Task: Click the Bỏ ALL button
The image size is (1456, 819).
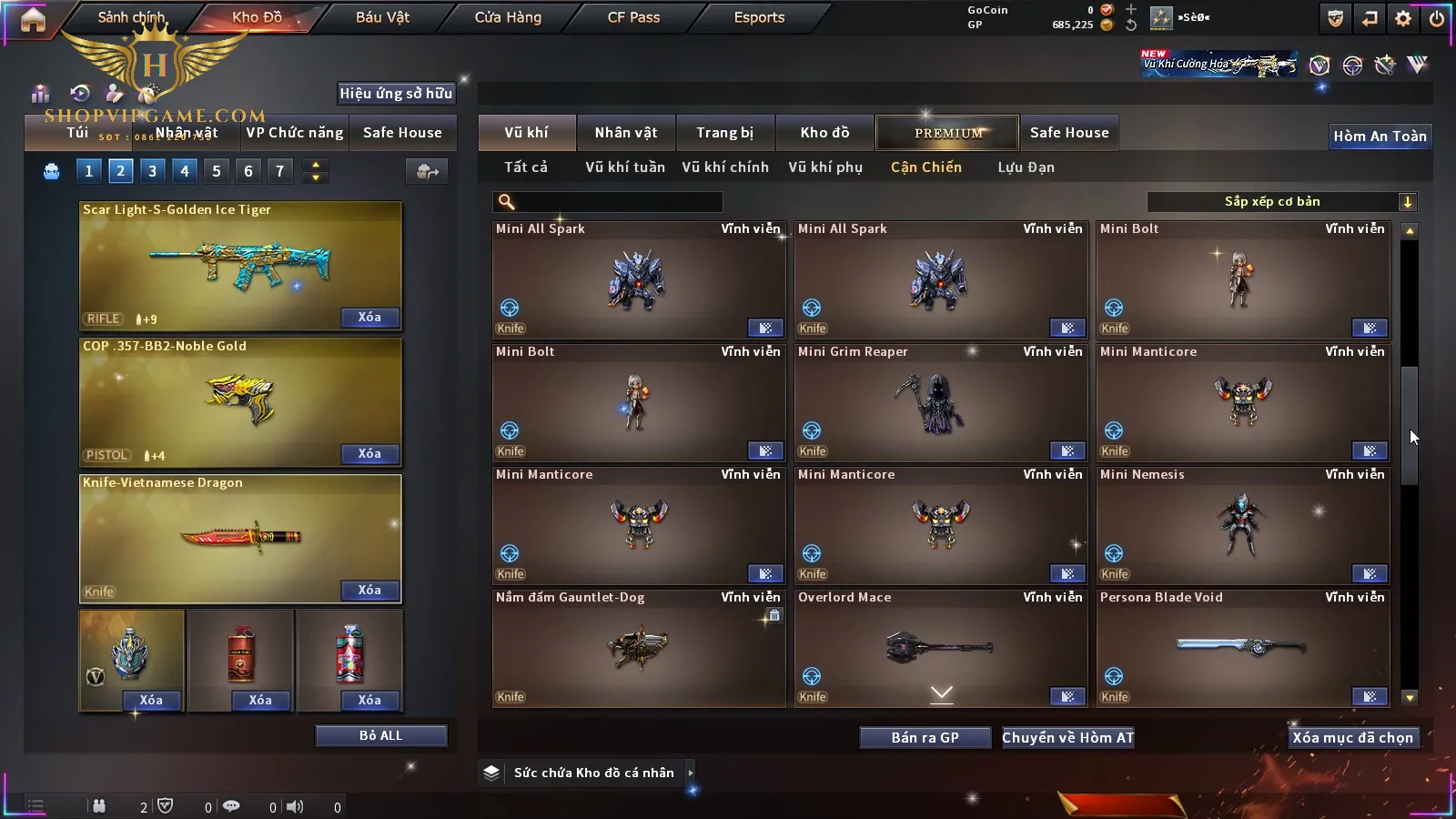Action: 380,735
